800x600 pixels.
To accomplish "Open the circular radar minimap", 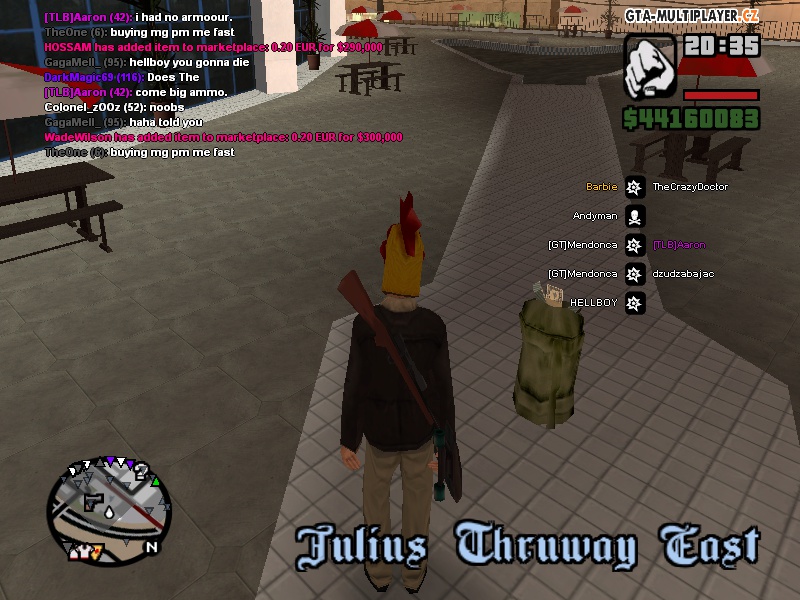I will click(107, 502).
